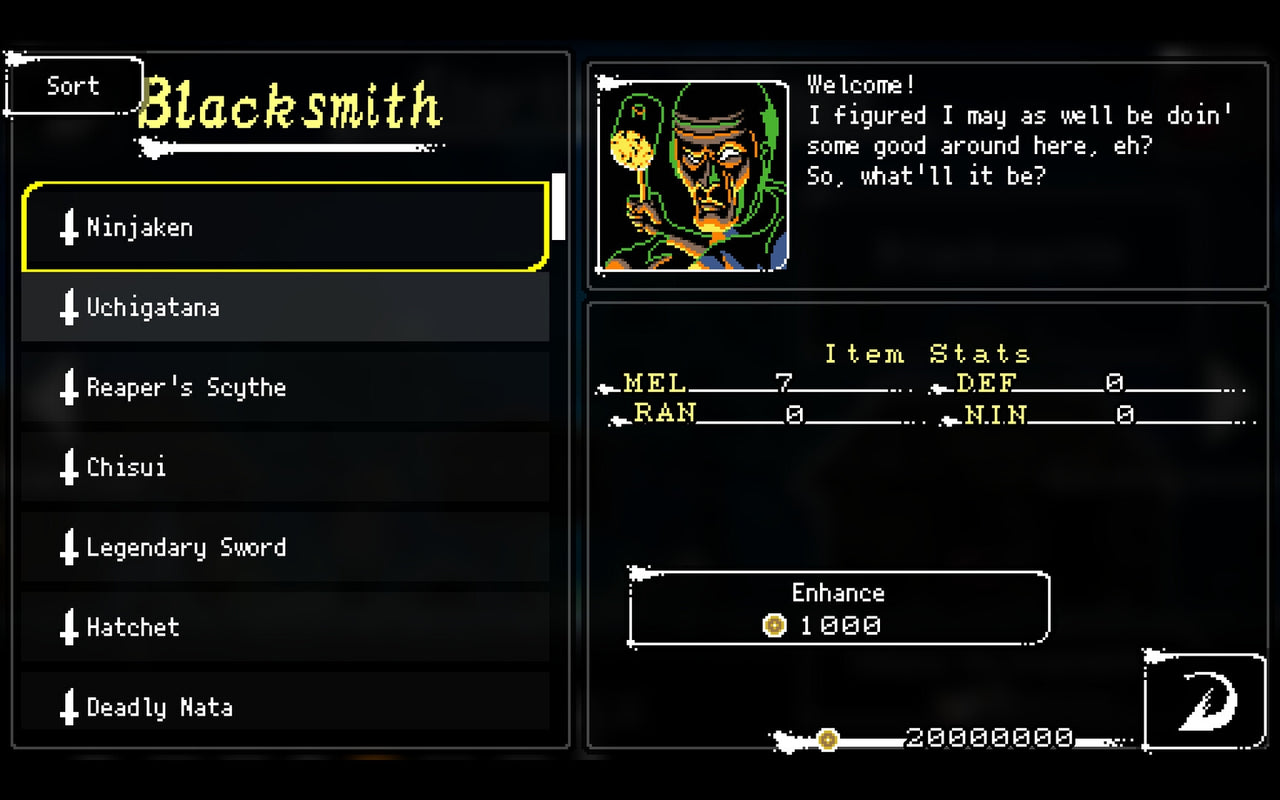Select the Uchigatana list entry
This screenshot has width=1280, height=800.
click(285, 308)
